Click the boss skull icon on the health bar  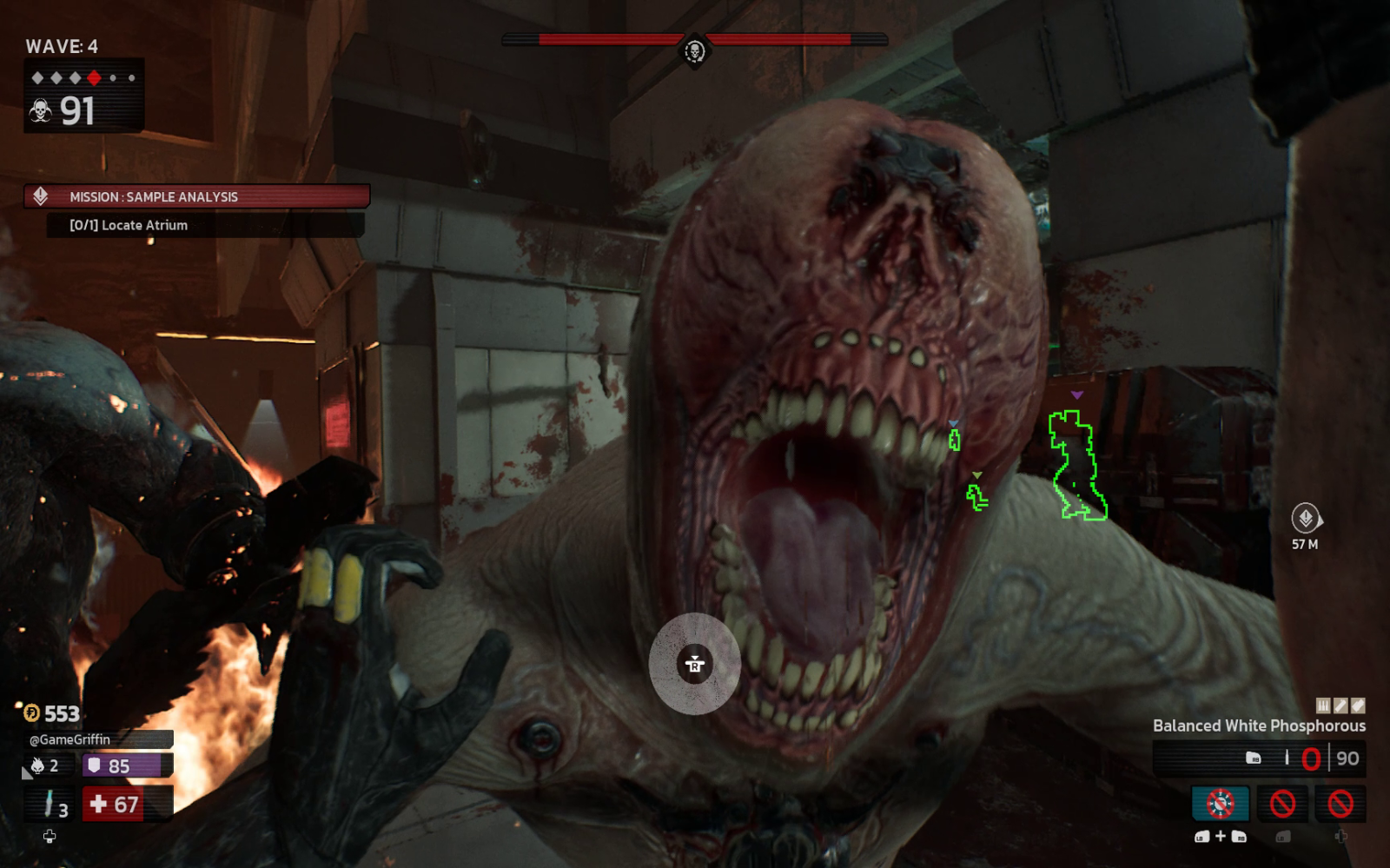[x=694, y=51]
